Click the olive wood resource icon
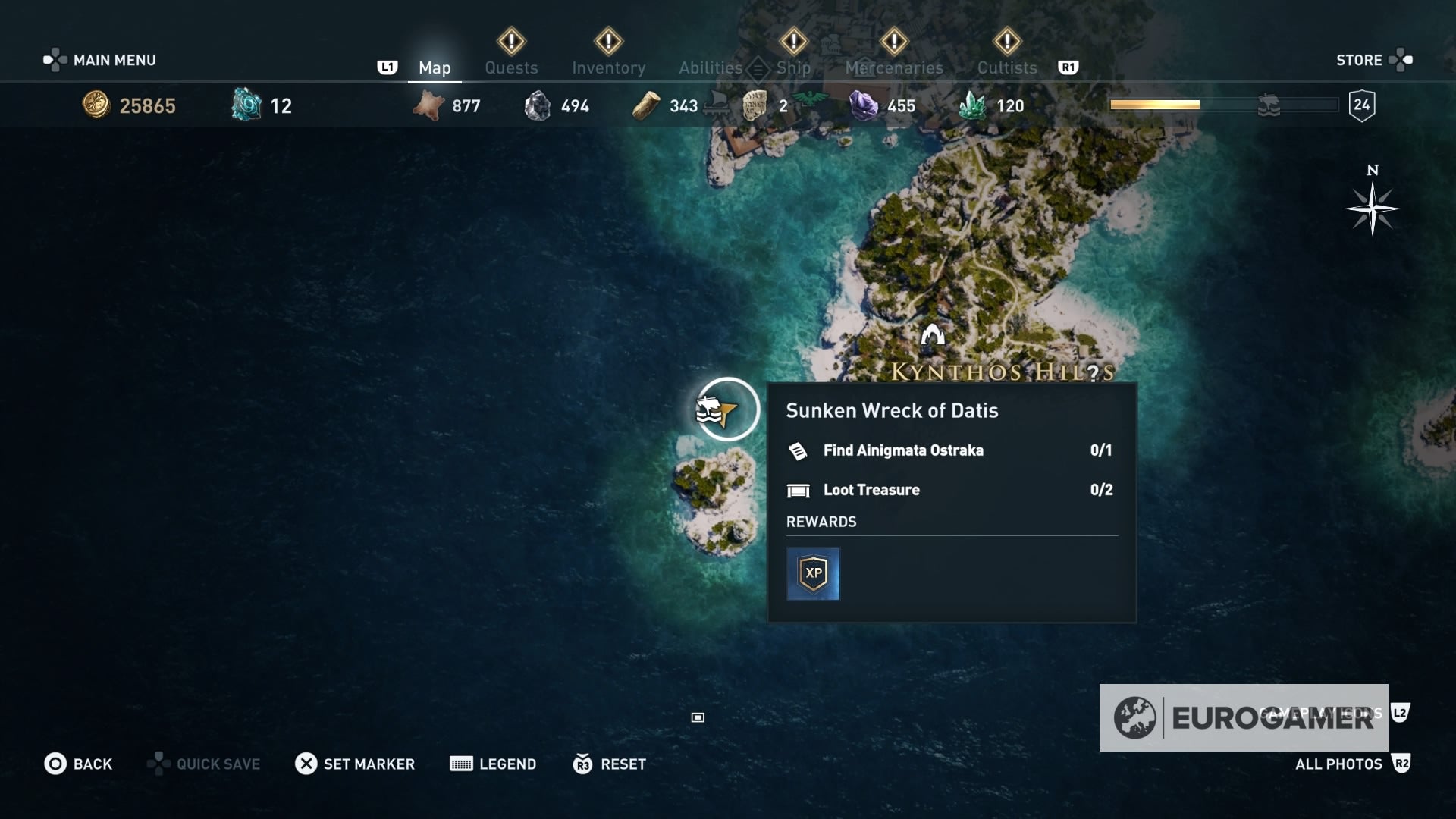This screenshot has height=819, width=1456. pyautogui.click(x=646, y=106)
